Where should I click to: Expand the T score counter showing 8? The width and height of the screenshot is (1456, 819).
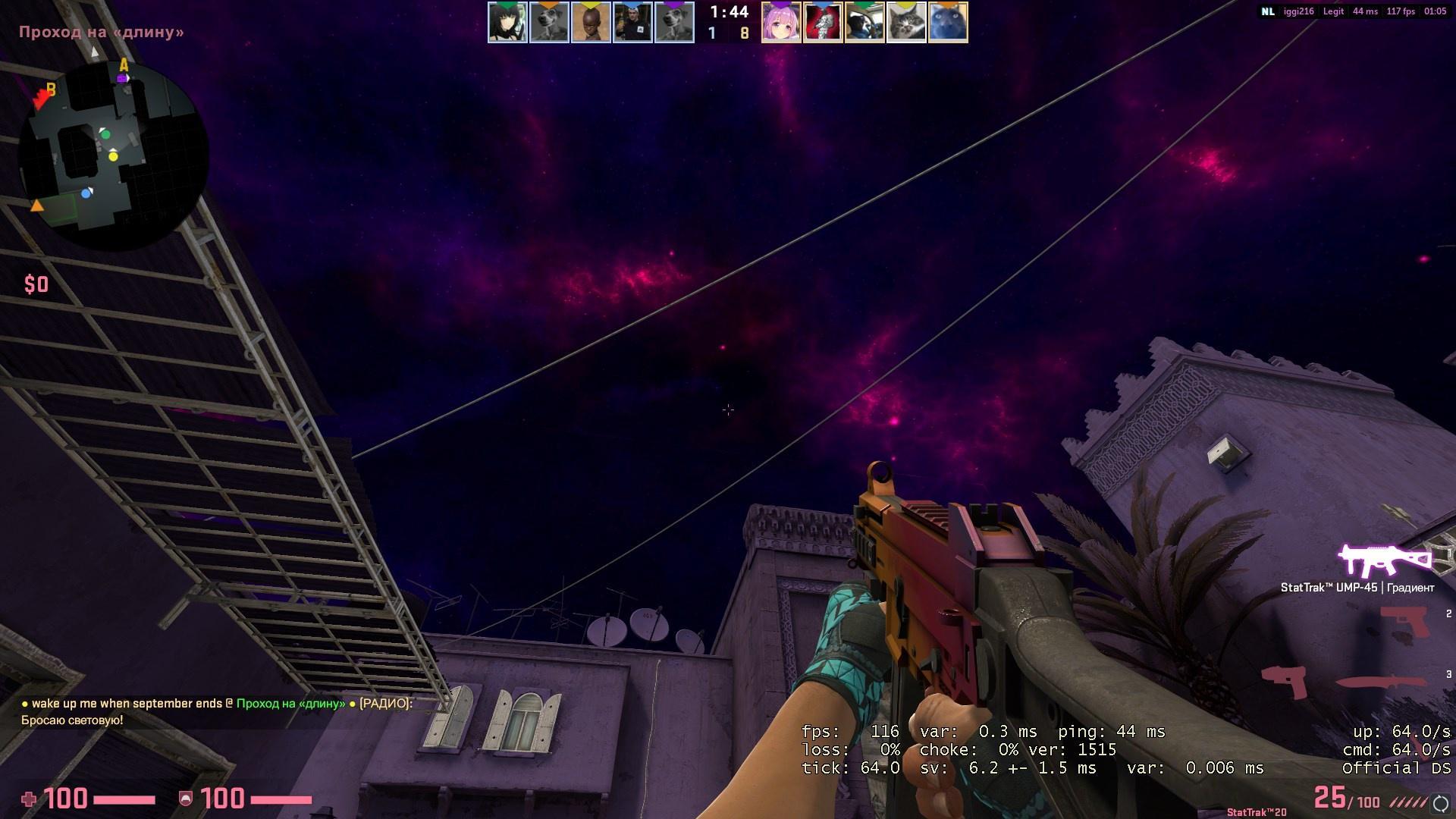point(744,33)
